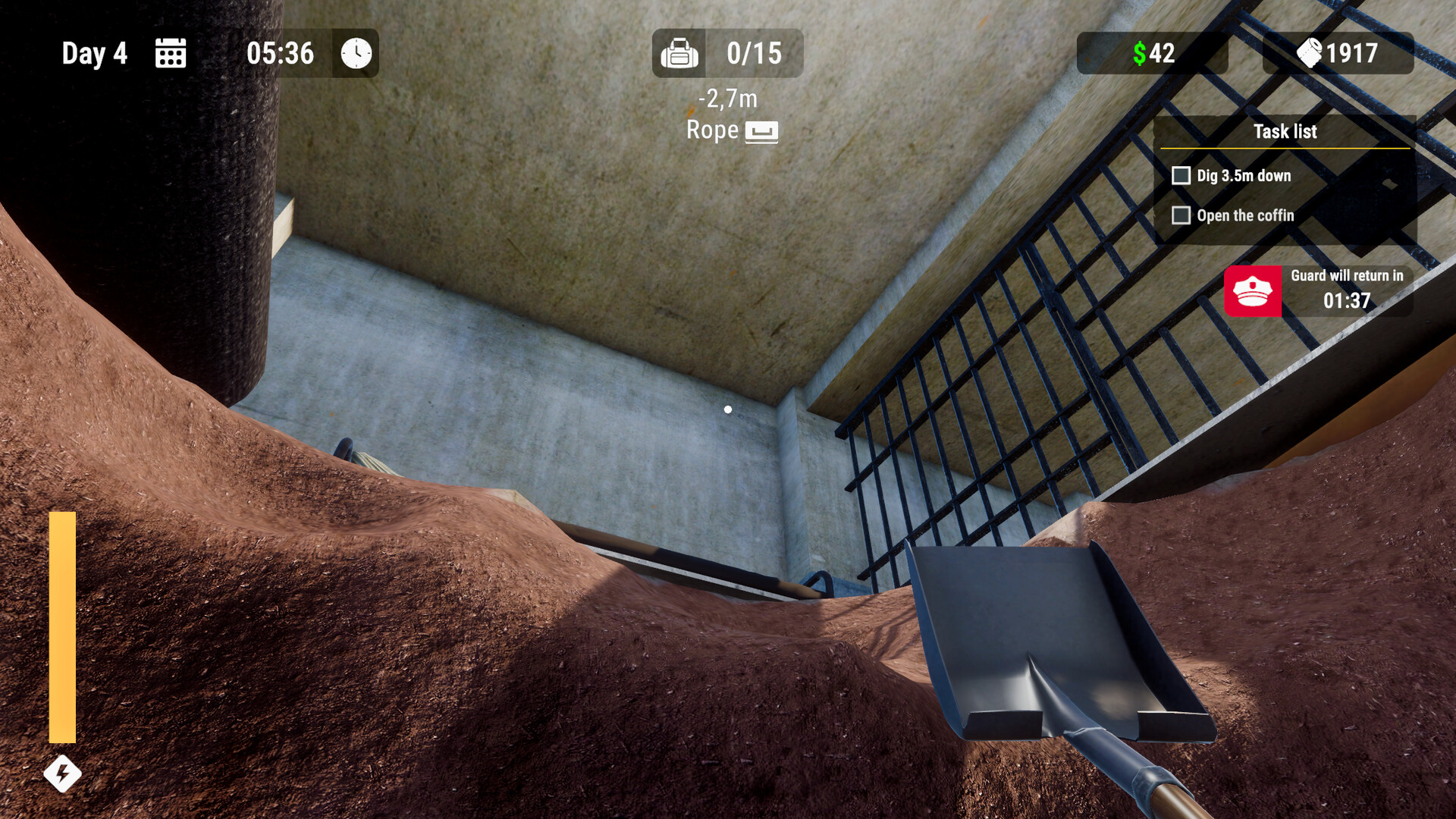
Task: Click the green dollar sign money indicator
Action: [x=1141, y=53]
